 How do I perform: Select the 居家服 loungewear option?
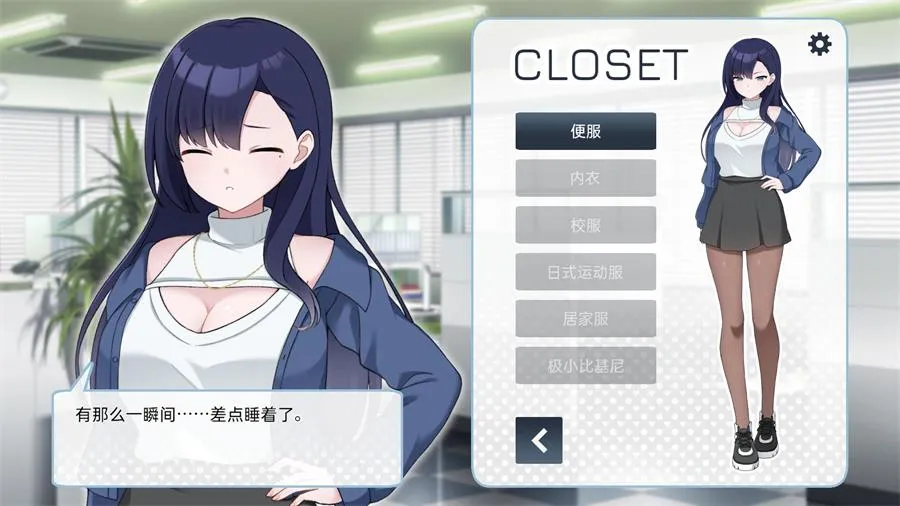pyautogui.click(x=585, y=319)
